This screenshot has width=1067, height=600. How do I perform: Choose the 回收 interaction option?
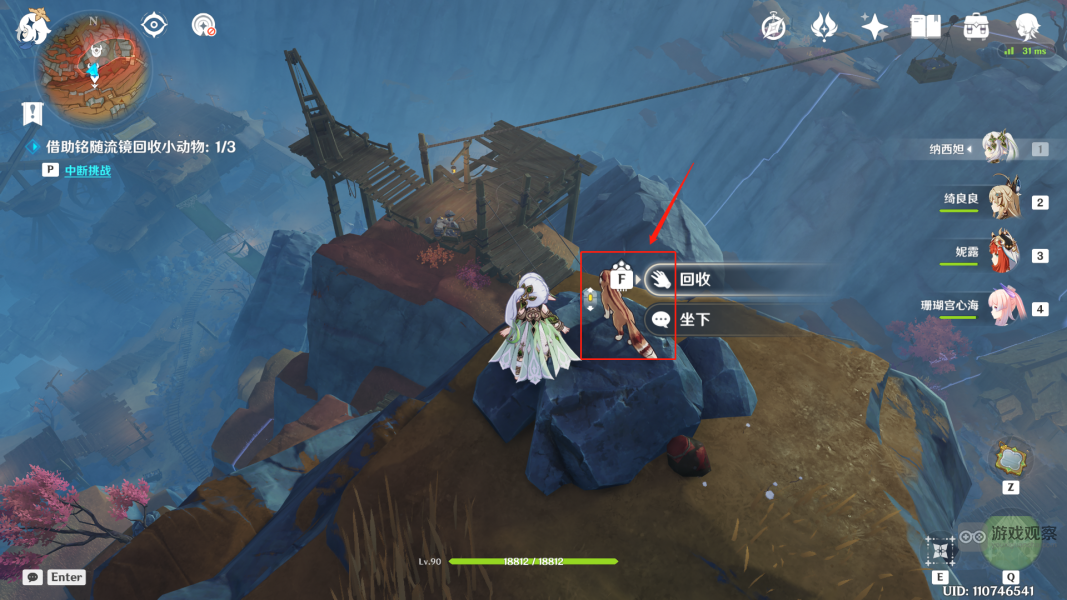(693, 280)
